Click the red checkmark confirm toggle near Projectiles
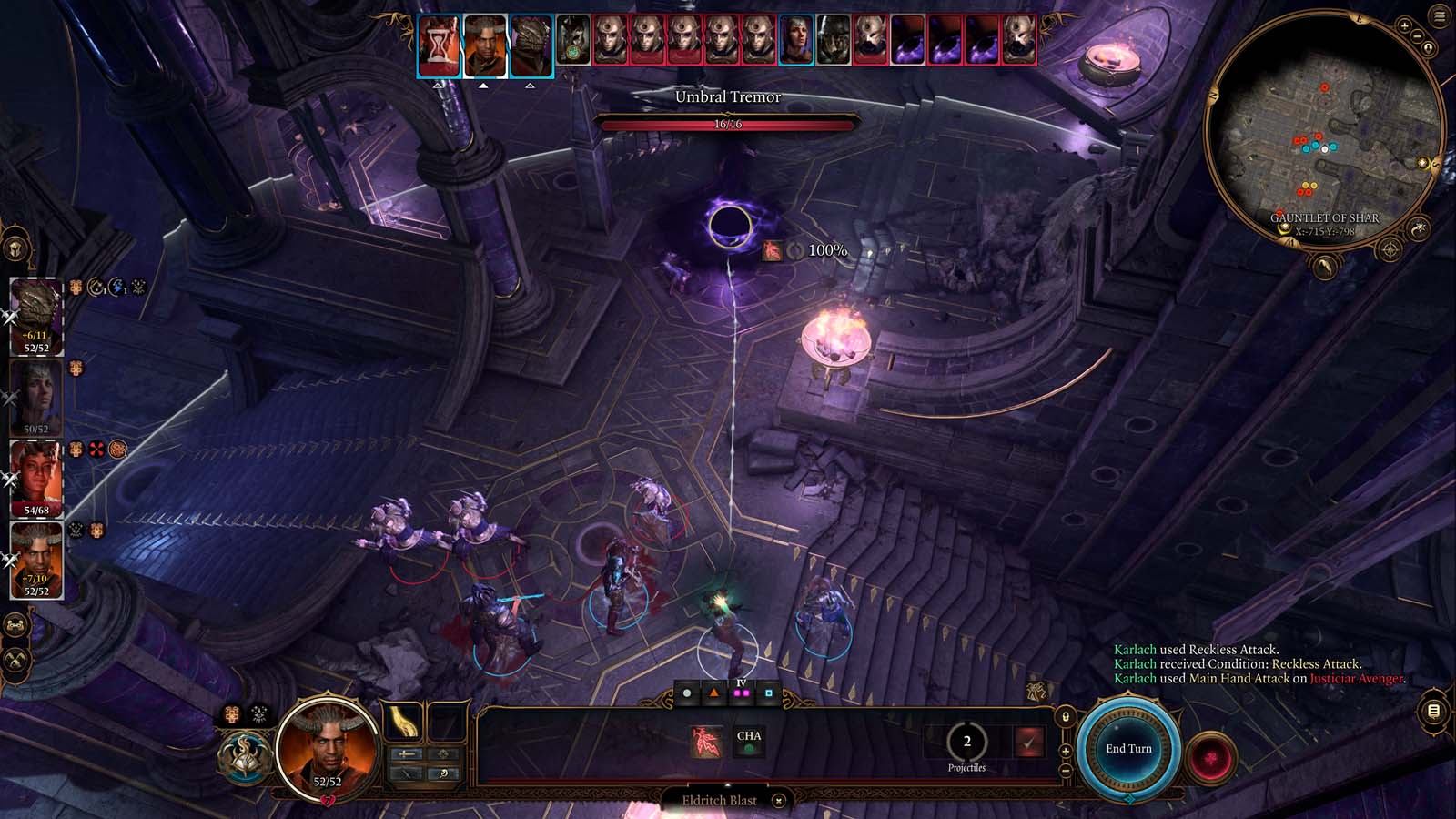 [1030, 743]
